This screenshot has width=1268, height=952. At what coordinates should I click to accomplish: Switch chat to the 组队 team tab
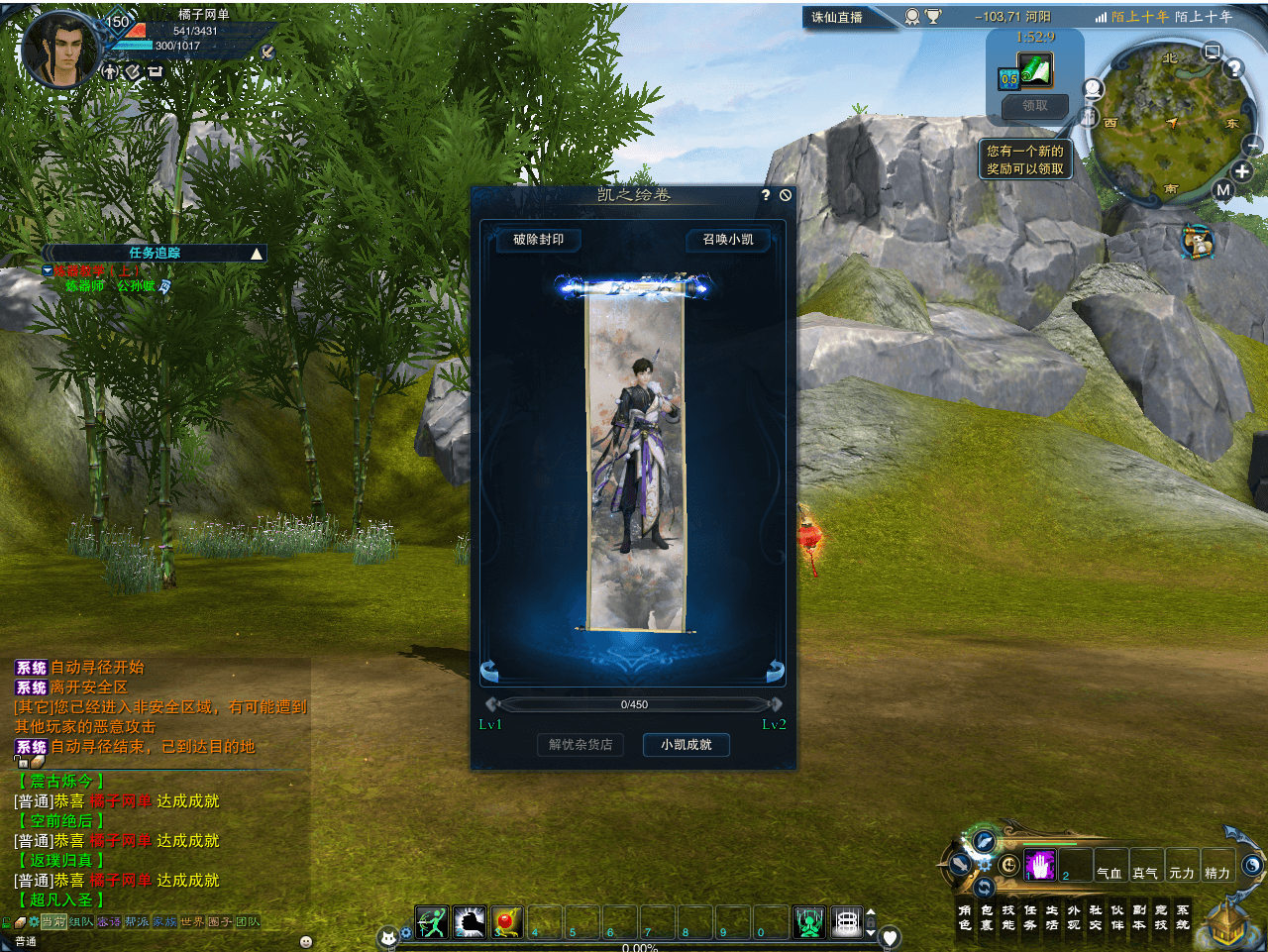81,922
